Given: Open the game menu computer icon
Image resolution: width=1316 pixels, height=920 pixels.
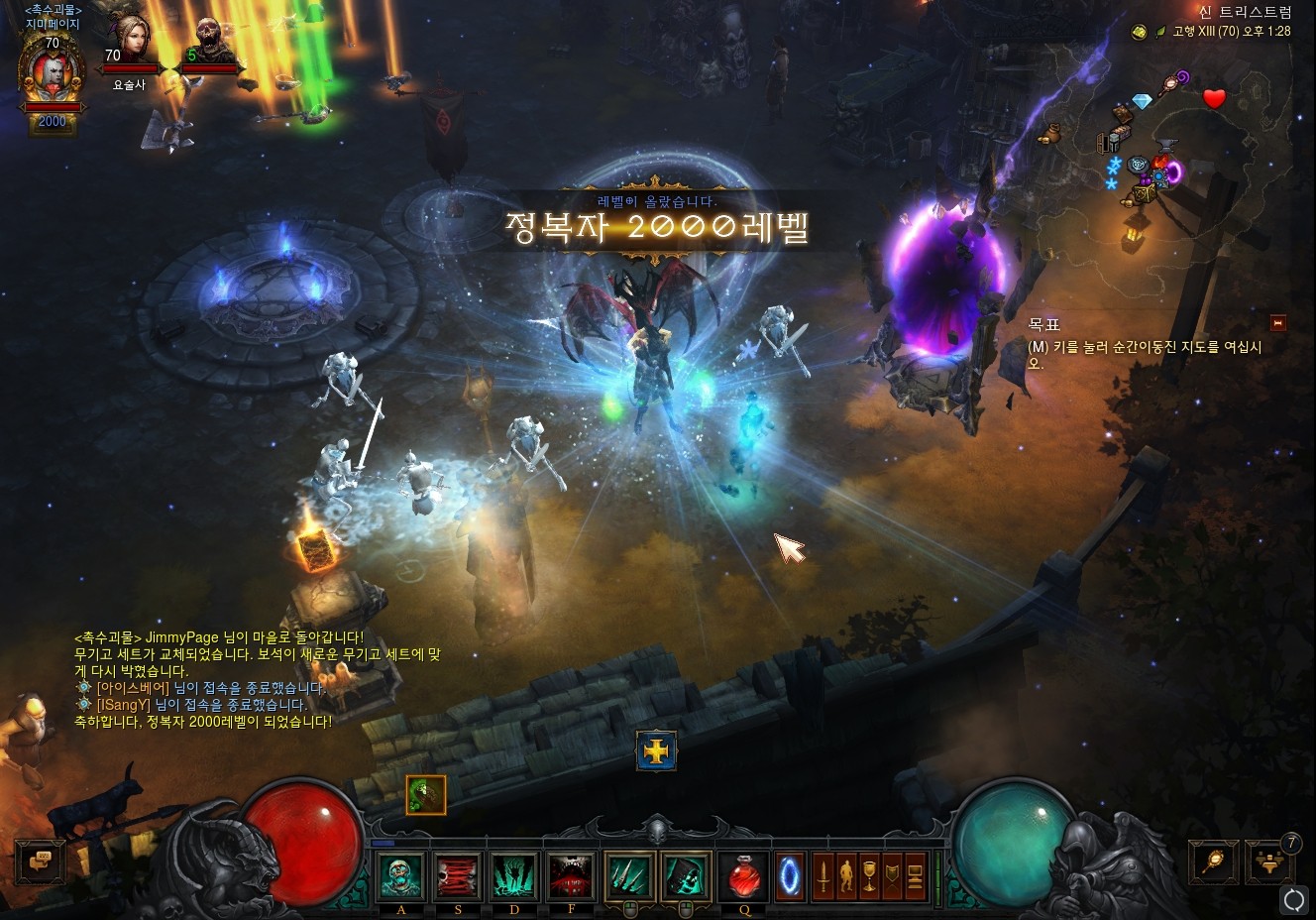Looking at the screenshot, I should tap(915, 876).
